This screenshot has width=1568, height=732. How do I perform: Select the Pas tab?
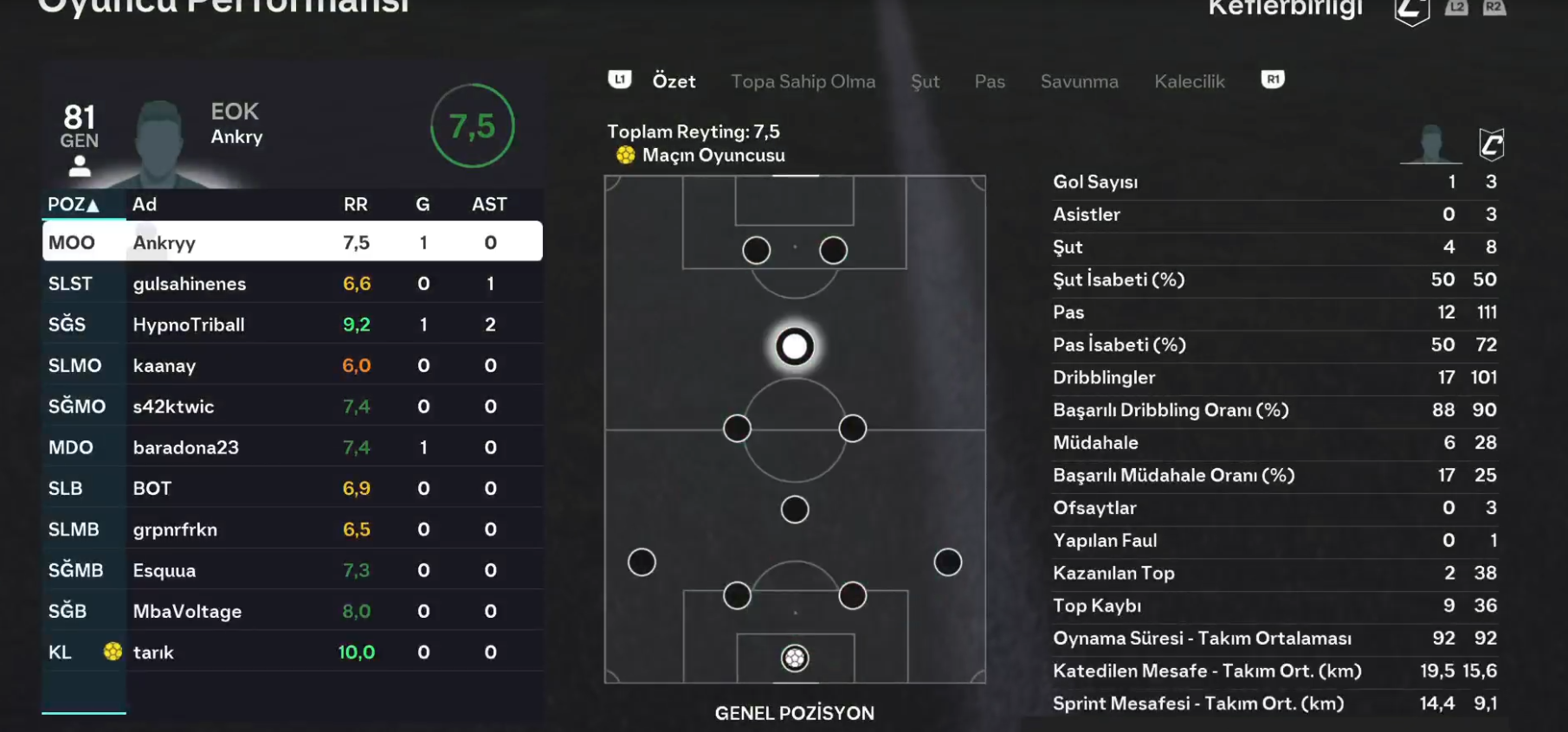point(990,81)
